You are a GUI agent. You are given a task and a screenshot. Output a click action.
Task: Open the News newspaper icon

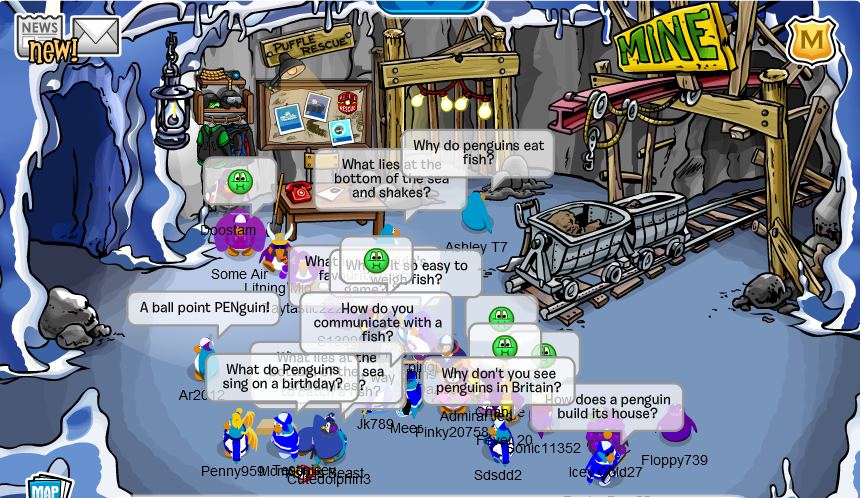click(40, 36)
